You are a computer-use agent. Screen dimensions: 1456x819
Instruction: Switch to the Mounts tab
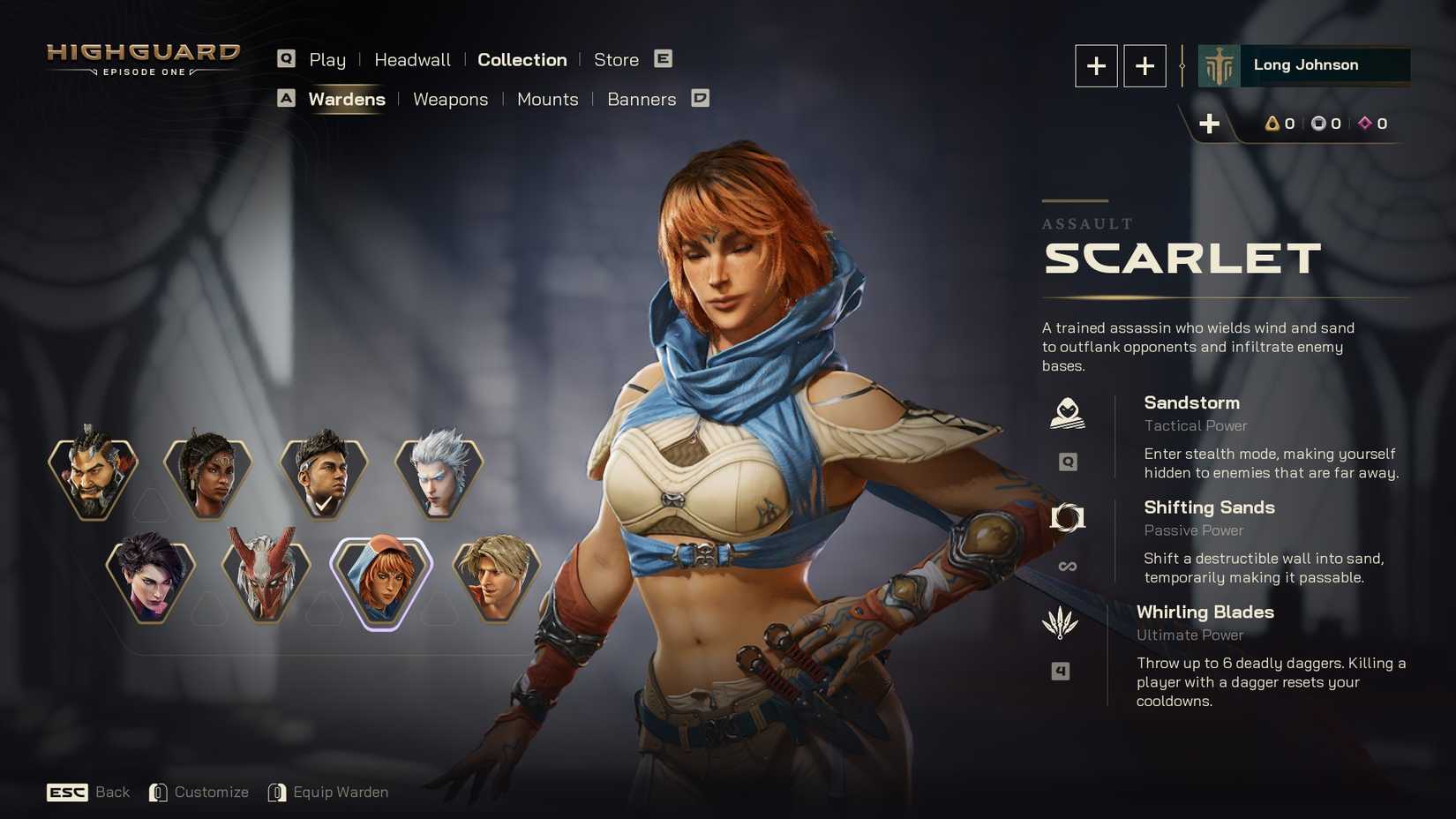pos(547,100)
